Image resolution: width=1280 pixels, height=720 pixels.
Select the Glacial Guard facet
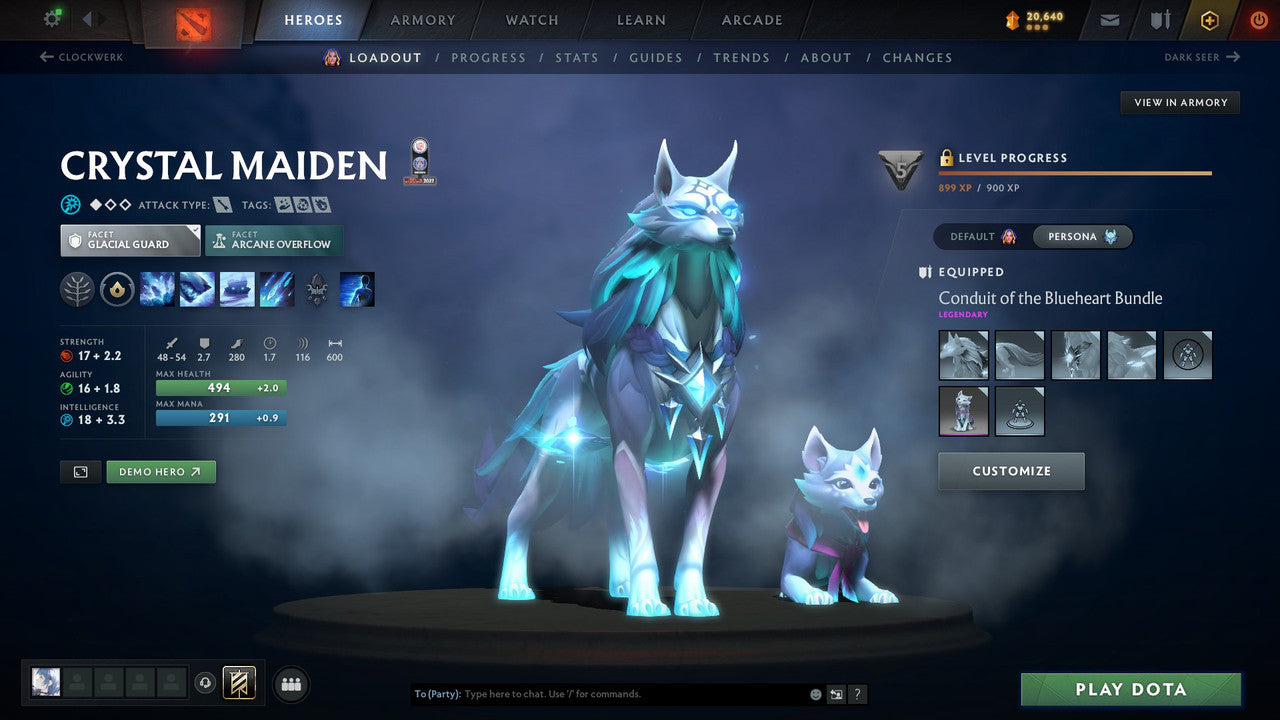point(129,240)
